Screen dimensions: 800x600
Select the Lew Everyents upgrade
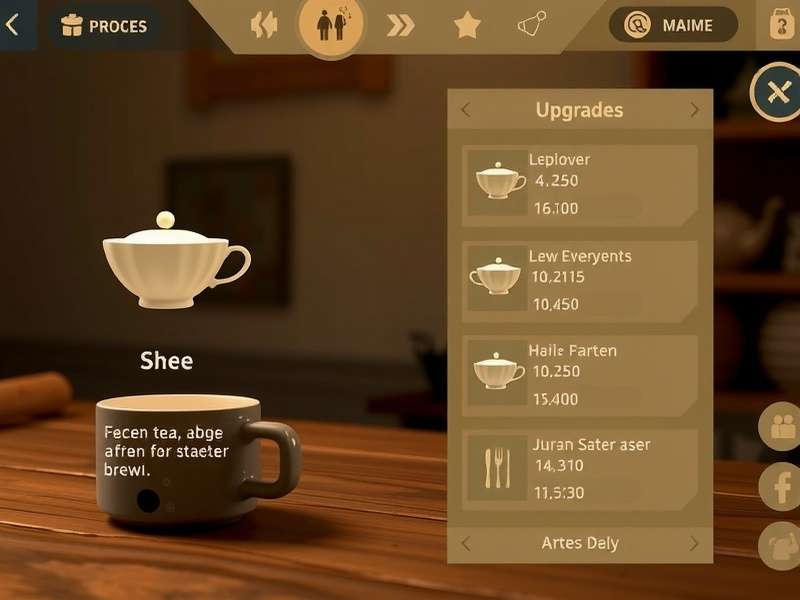coord(580,277)
